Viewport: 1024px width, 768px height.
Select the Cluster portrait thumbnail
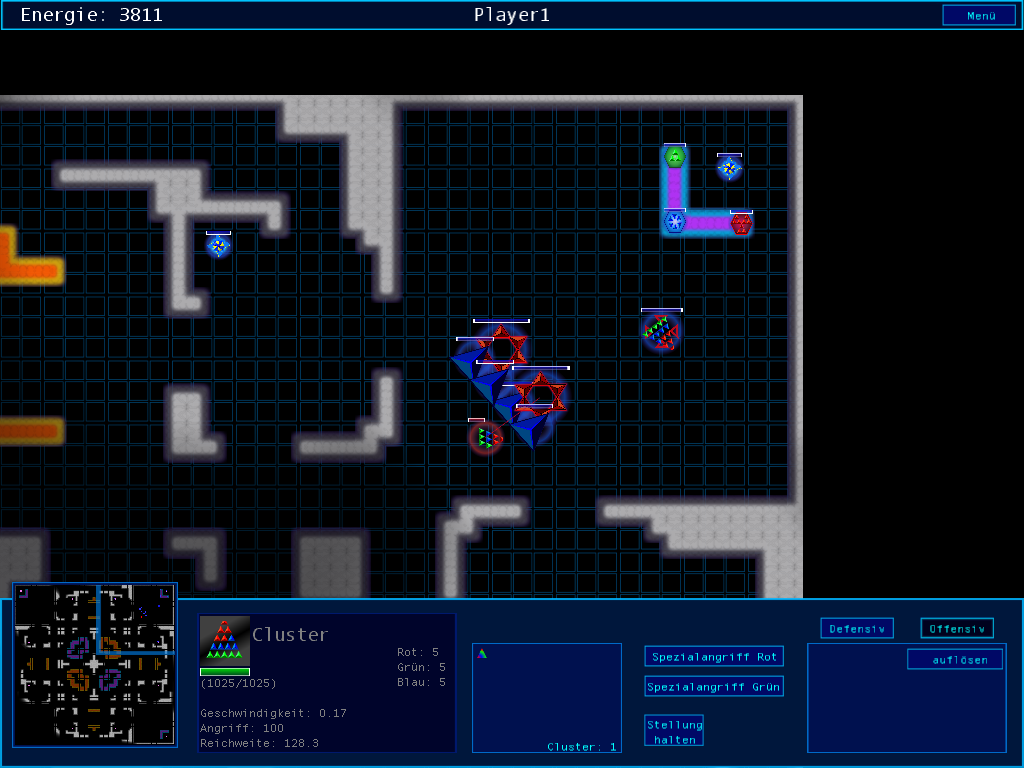pos(224,640)
